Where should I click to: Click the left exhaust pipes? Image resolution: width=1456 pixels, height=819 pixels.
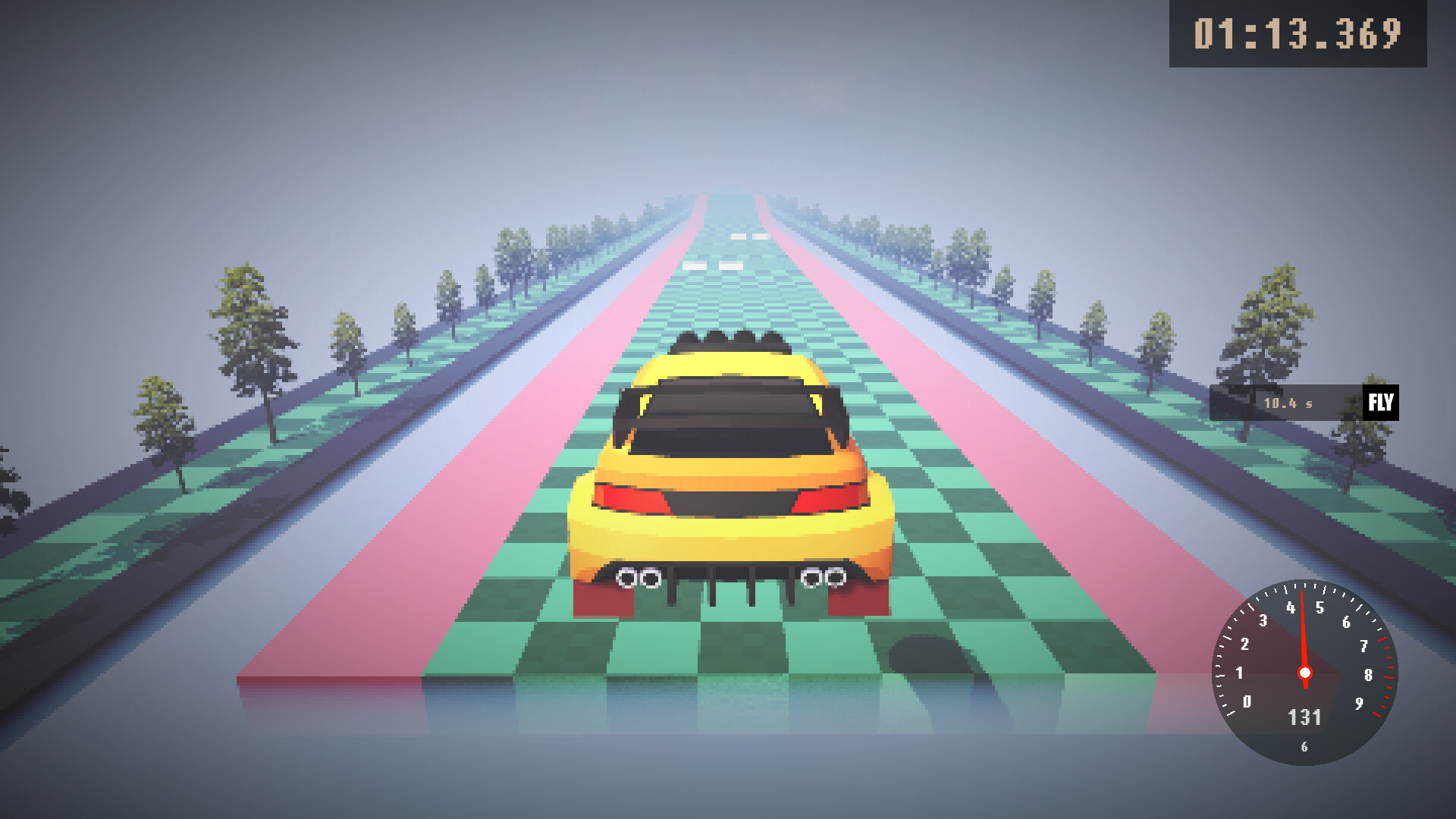639,578
